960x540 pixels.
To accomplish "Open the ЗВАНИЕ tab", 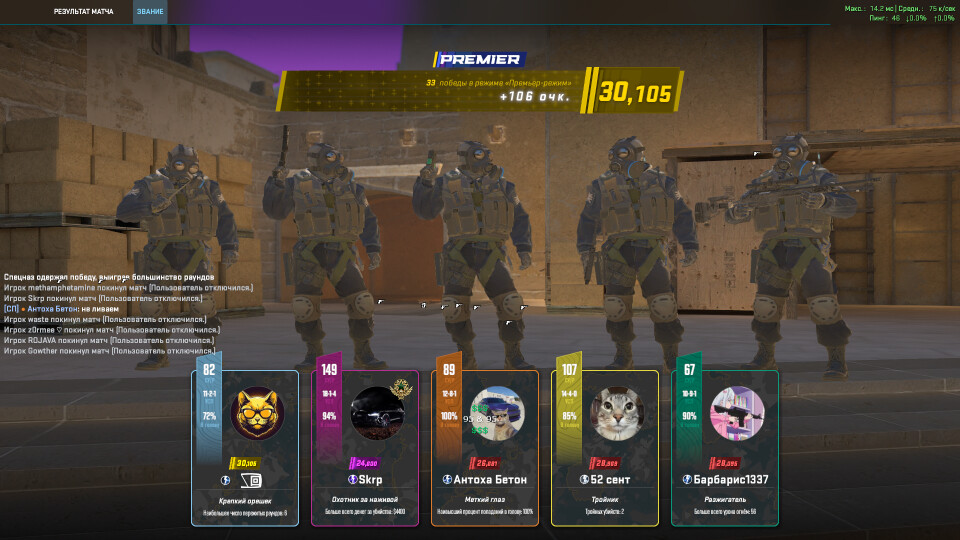I will pyautogui.click(x=149, y=12).
